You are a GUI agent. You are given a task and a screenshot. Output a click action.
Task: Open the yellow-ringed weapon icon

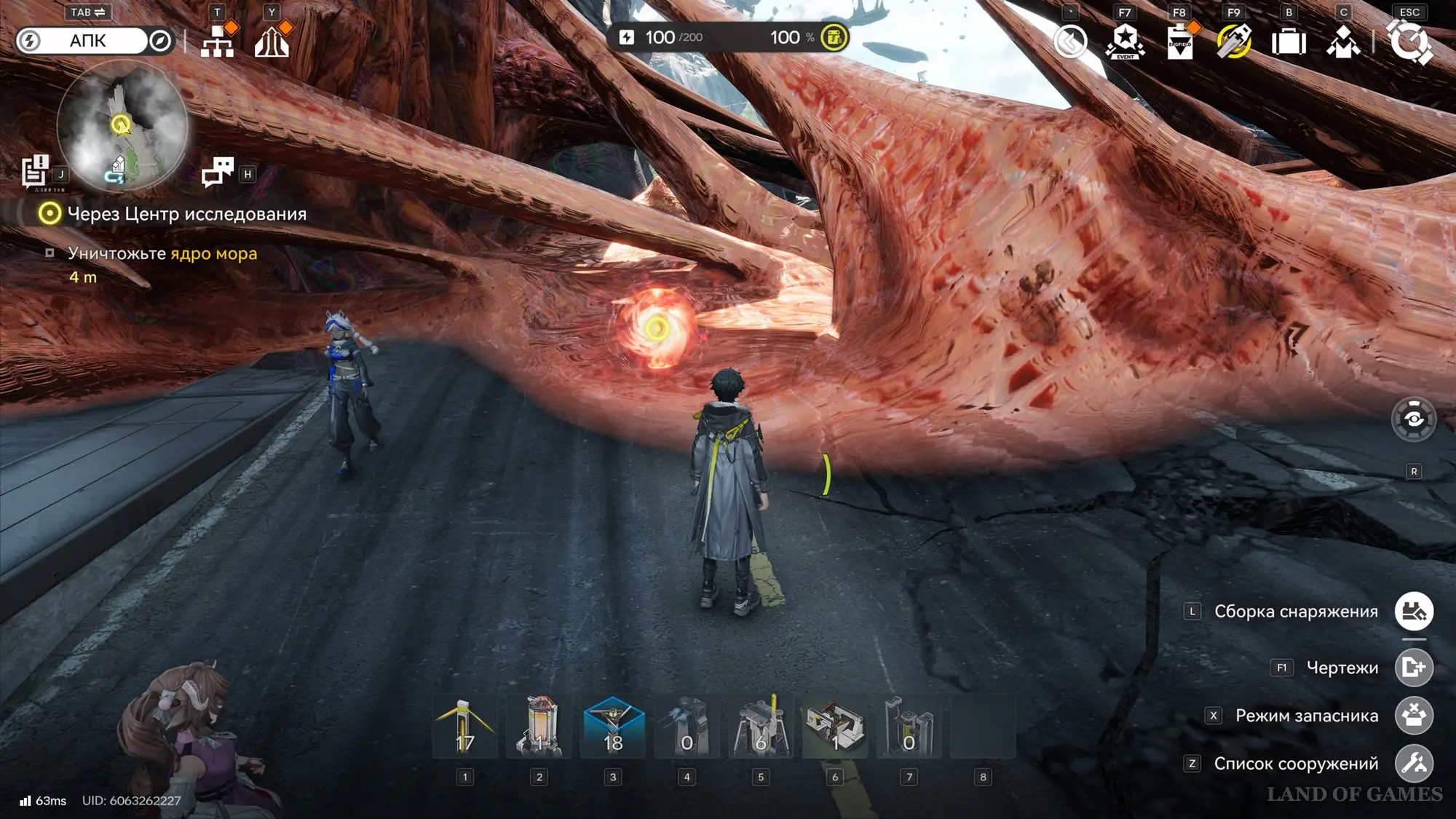1234,41
